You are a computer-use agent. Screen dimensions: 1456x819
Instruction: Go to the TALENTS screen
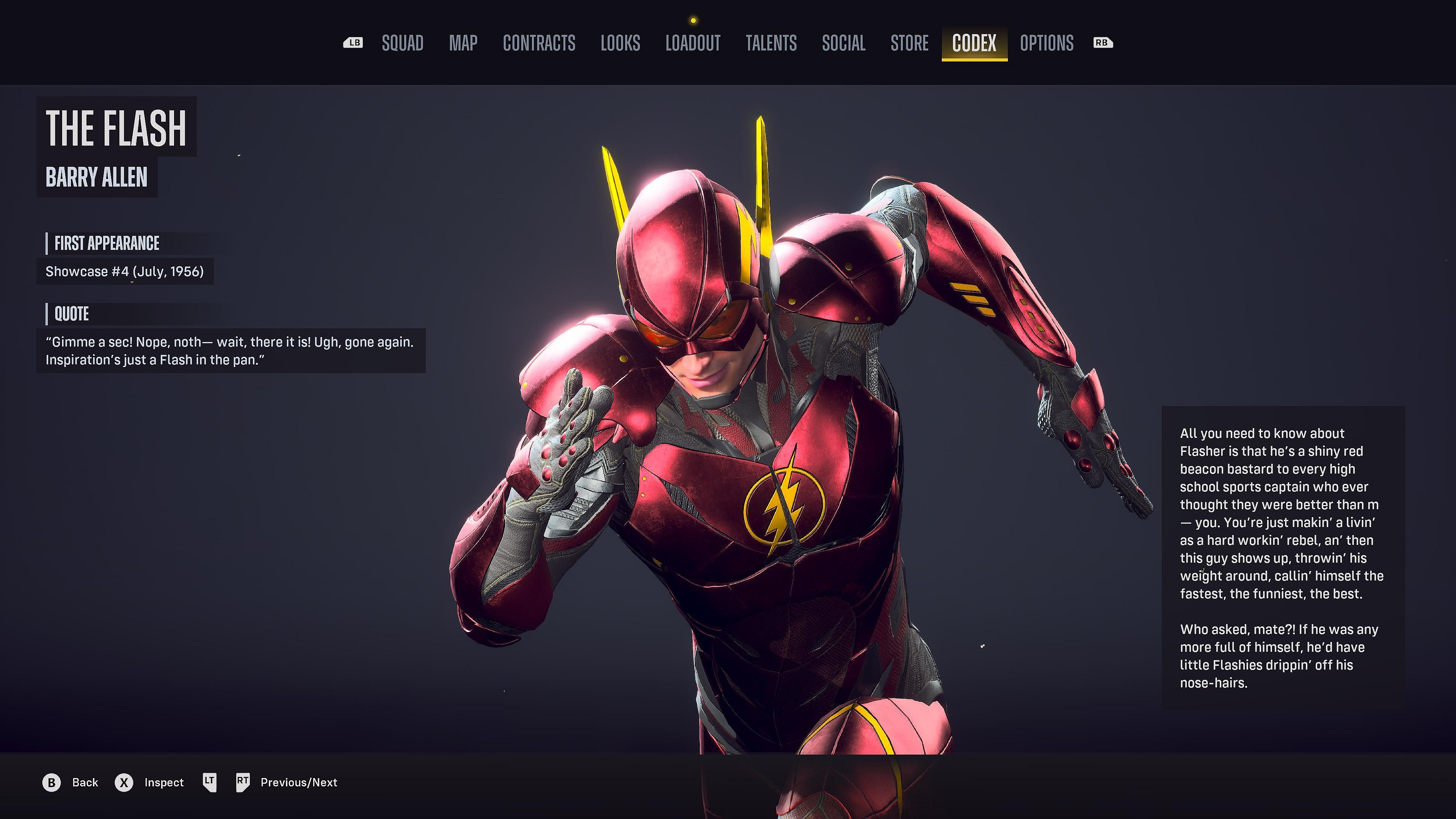(771, 44)
